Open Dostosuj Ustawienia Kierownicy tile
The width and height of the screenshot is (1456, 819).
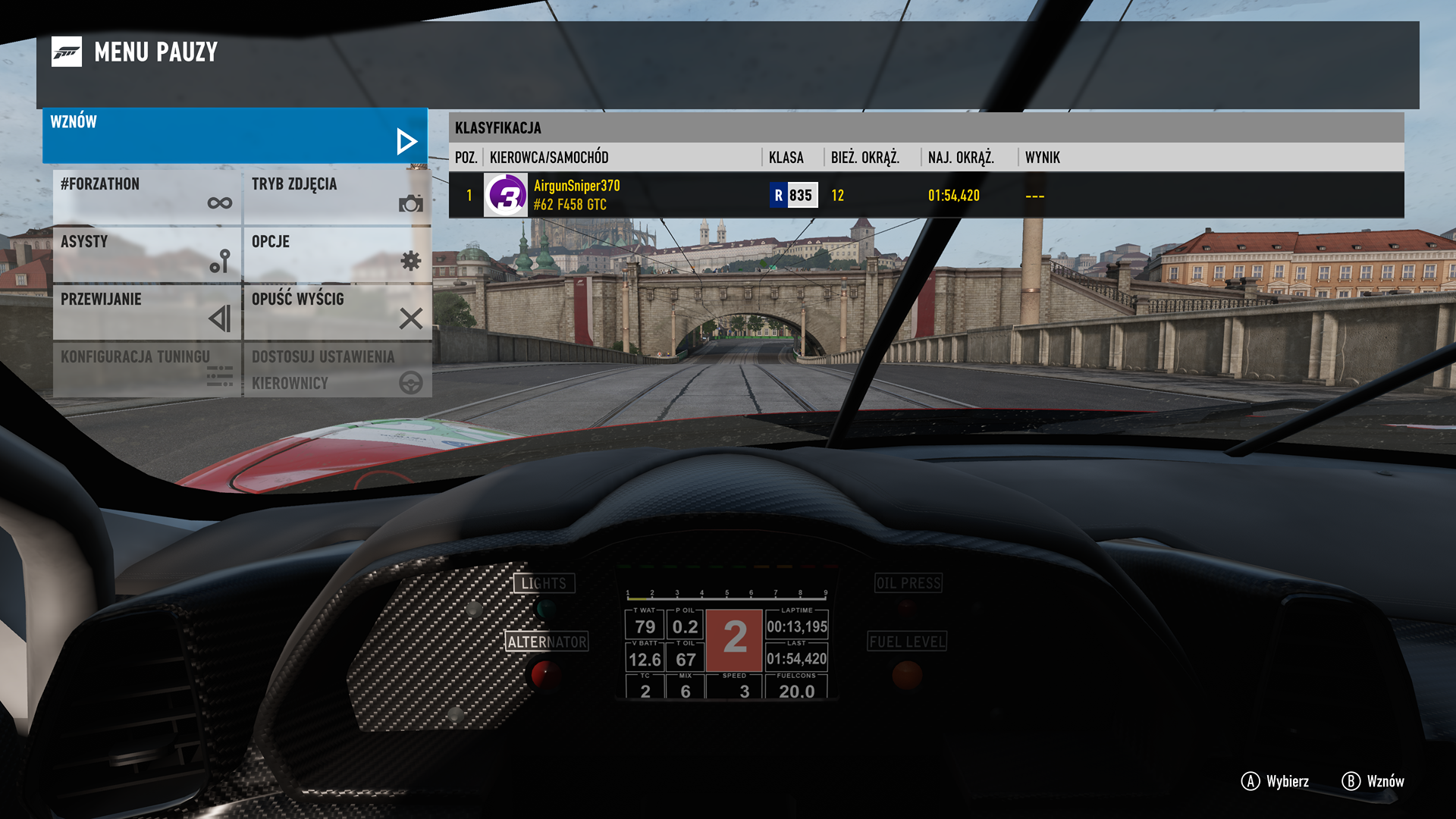[x=337, y=369]
